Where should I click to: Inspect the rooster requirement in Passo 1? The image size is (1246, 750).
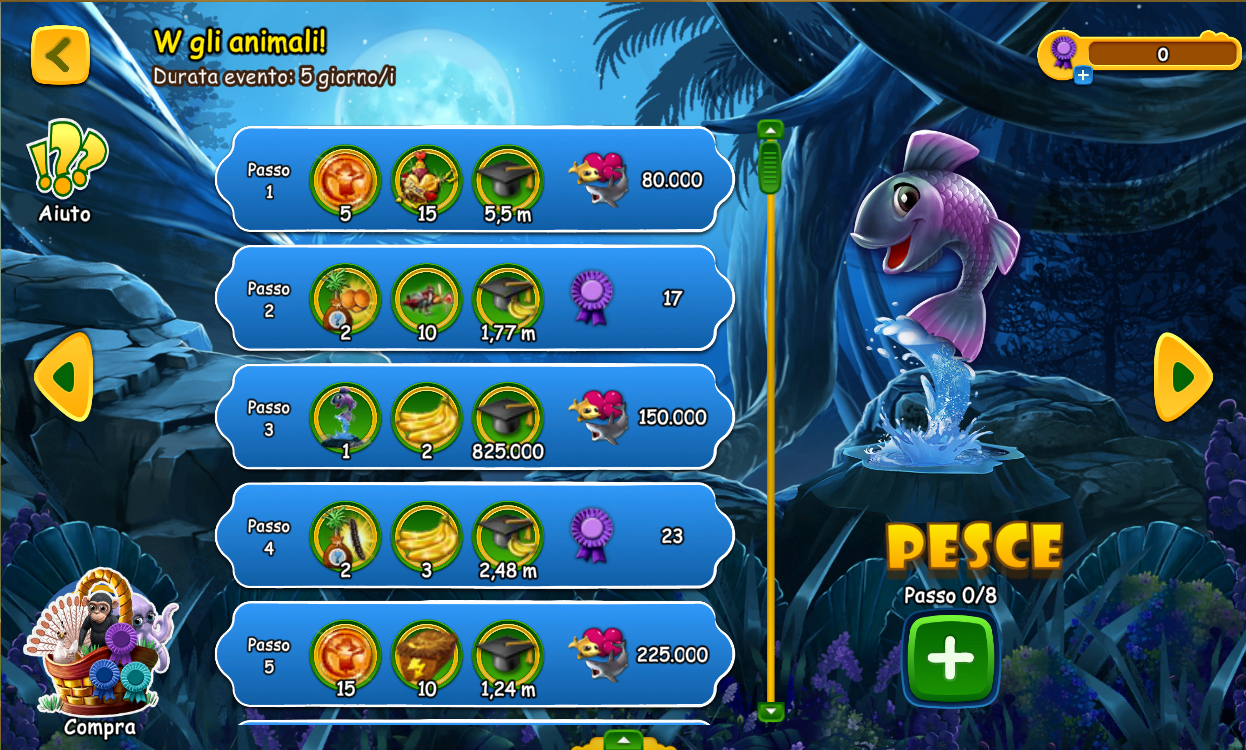[427, 180]
